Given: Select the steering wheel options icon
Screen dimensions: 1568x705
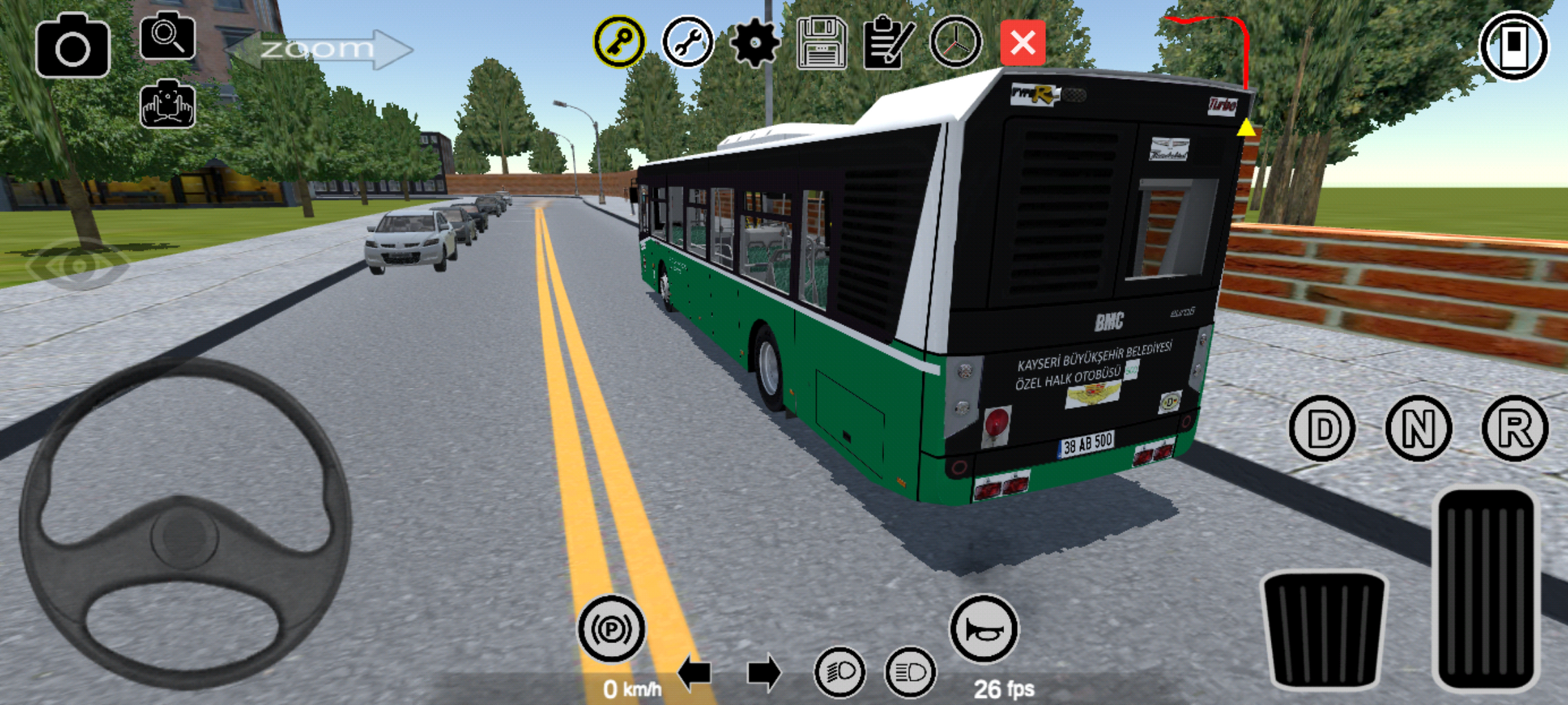Looking at the screenshot, I should click(x=956, y=43).
